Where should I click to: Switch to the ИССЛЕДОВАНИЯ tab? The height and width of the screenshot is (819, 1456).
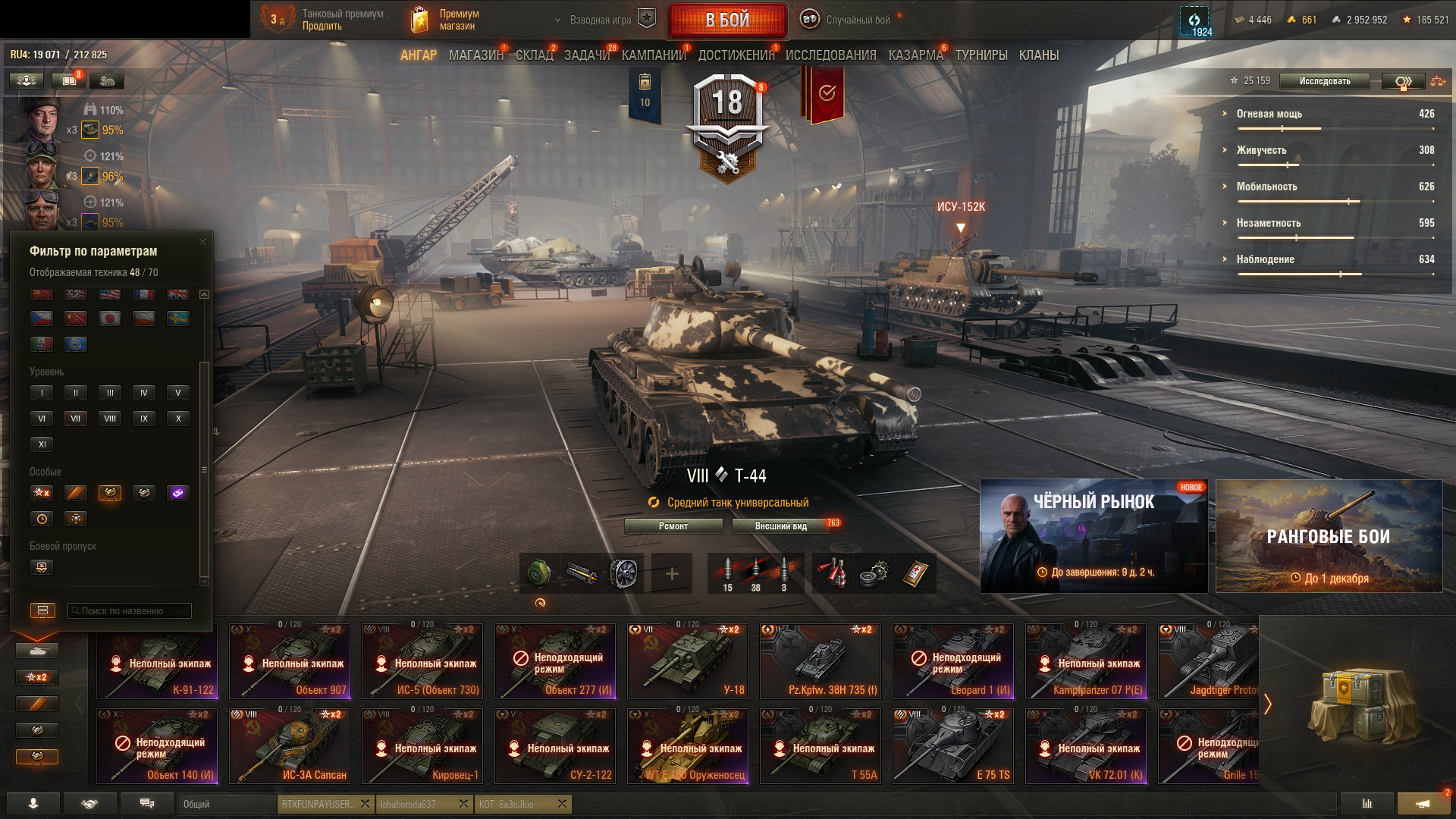click(830, 55)
